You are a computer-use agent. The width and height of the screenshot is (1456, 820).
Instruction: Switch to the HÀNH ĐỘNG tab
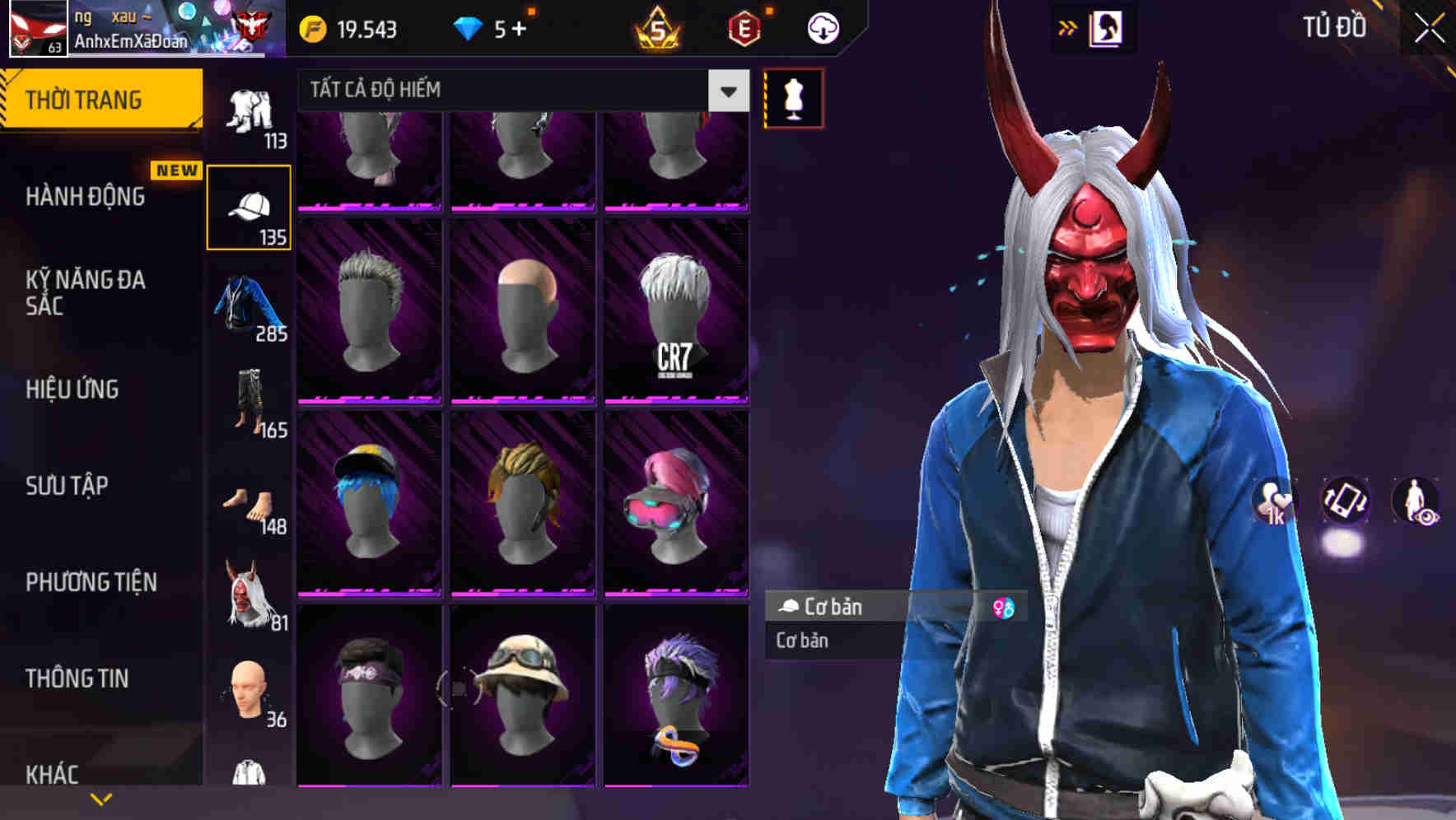pyautogui.click(x=86, y=197)
